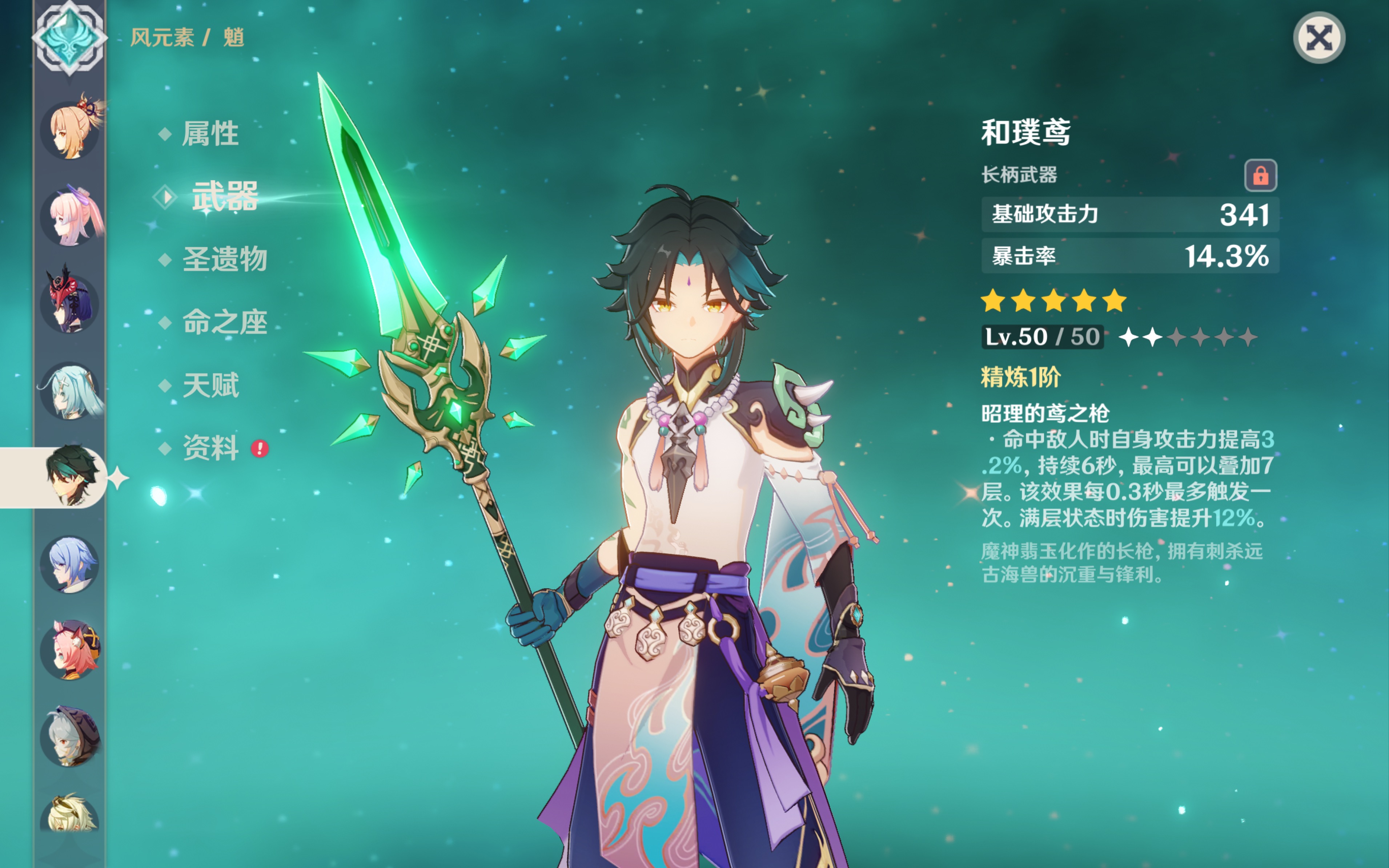Select the pink-haired cat-eared character portrait
Screen dimensions: 1389x868
click(x=70, y=650)
